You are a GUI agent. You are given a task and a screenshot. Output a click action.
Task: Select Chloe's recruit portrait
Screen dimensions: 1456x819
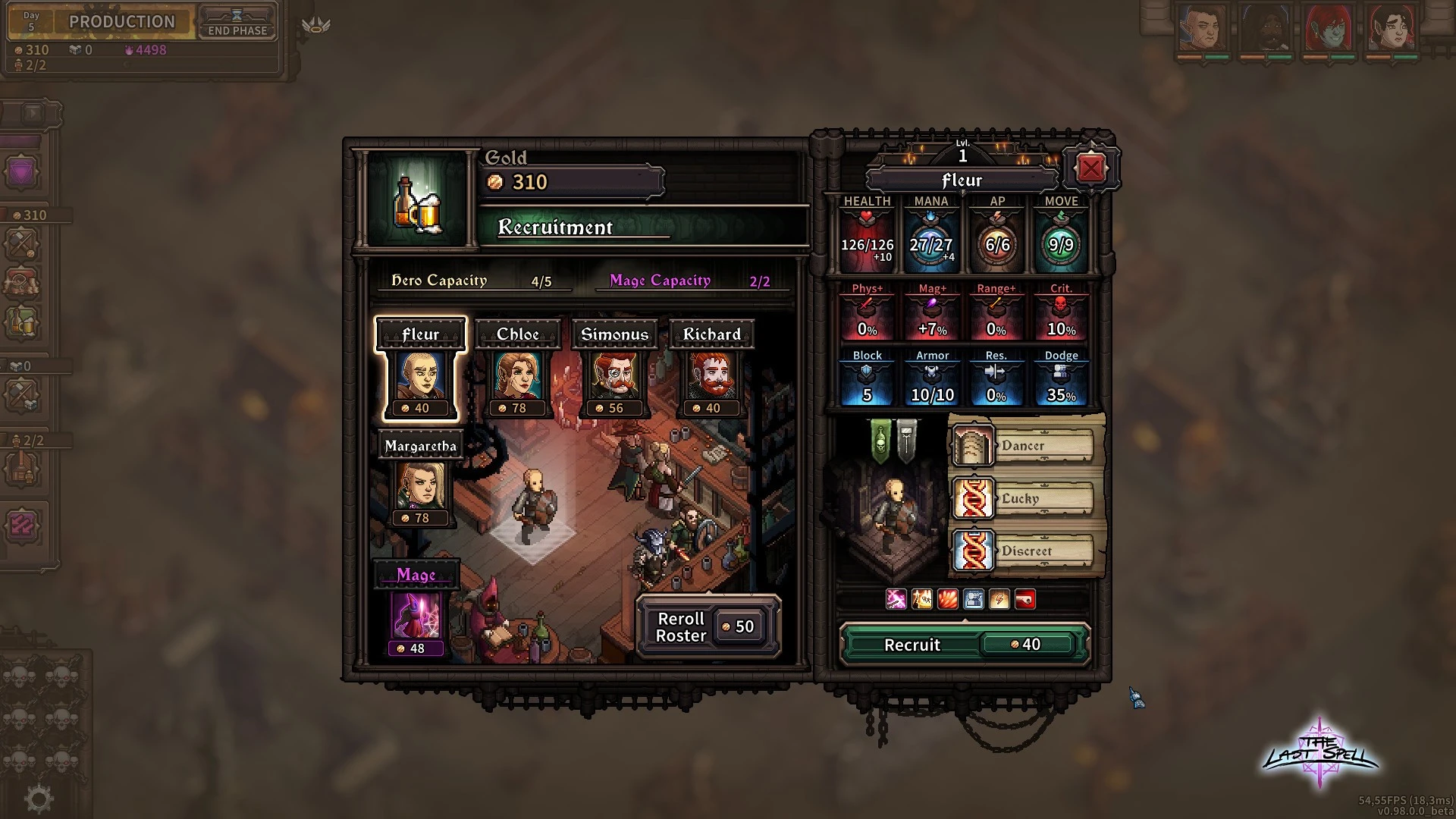click(x=518, y=377)
